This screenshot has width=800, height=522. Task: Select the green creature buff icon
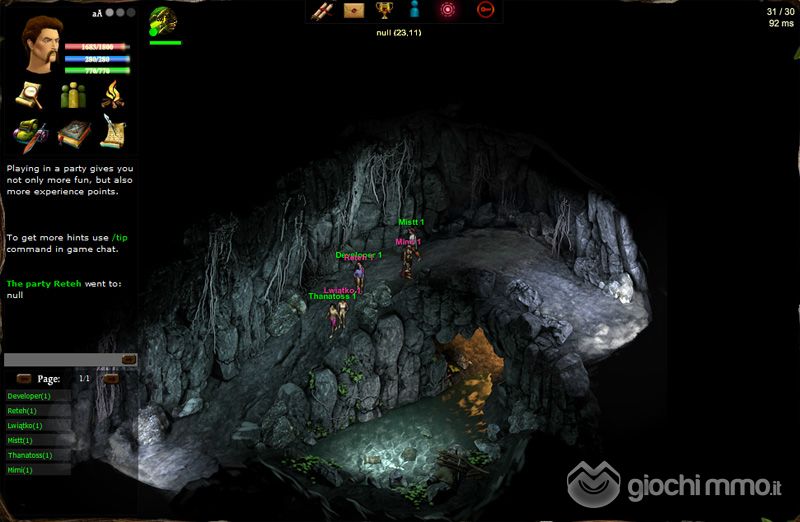[x=164, y=21]
